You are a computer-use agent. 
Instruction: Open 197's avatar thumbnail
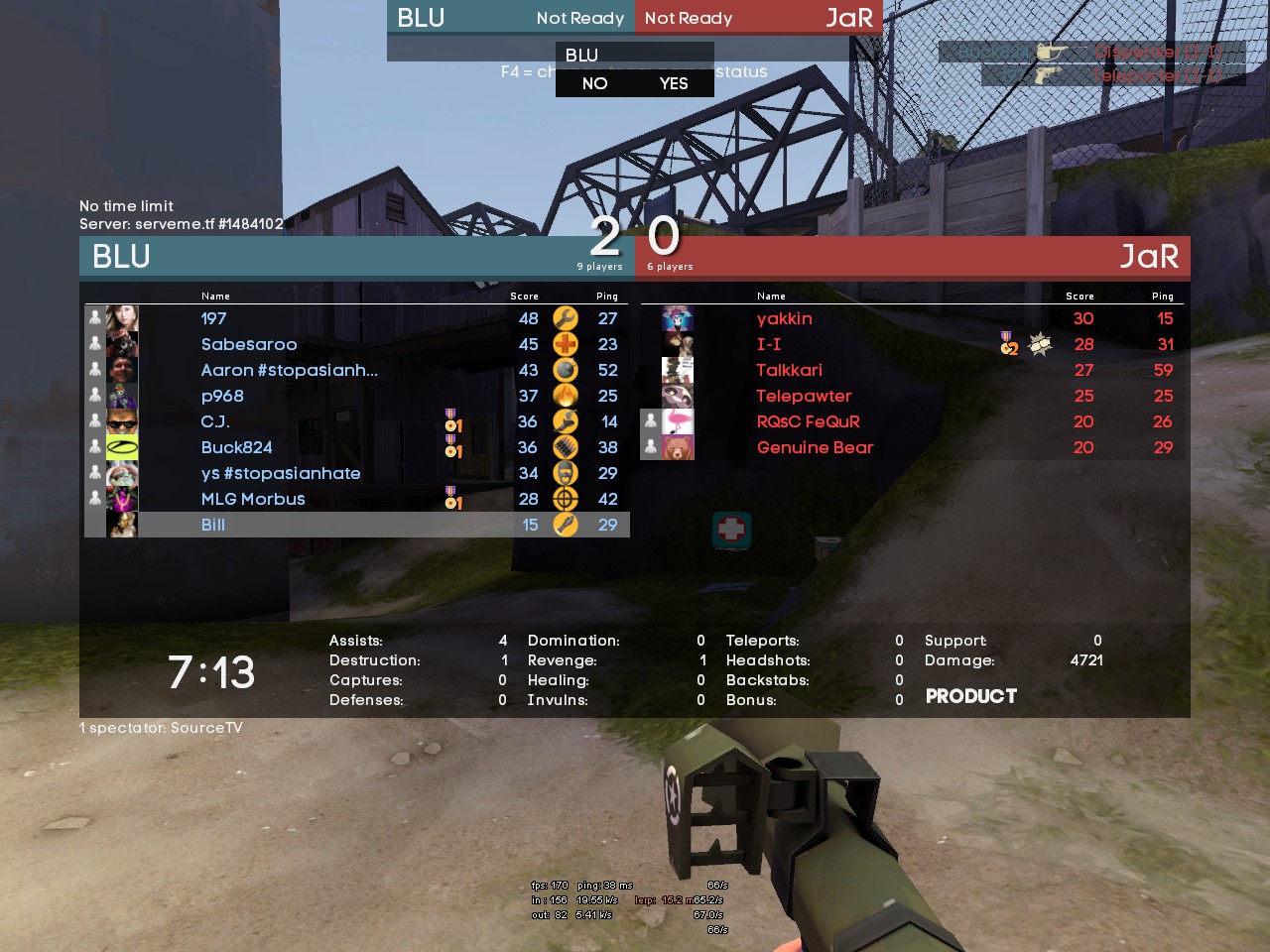[122, 318]
